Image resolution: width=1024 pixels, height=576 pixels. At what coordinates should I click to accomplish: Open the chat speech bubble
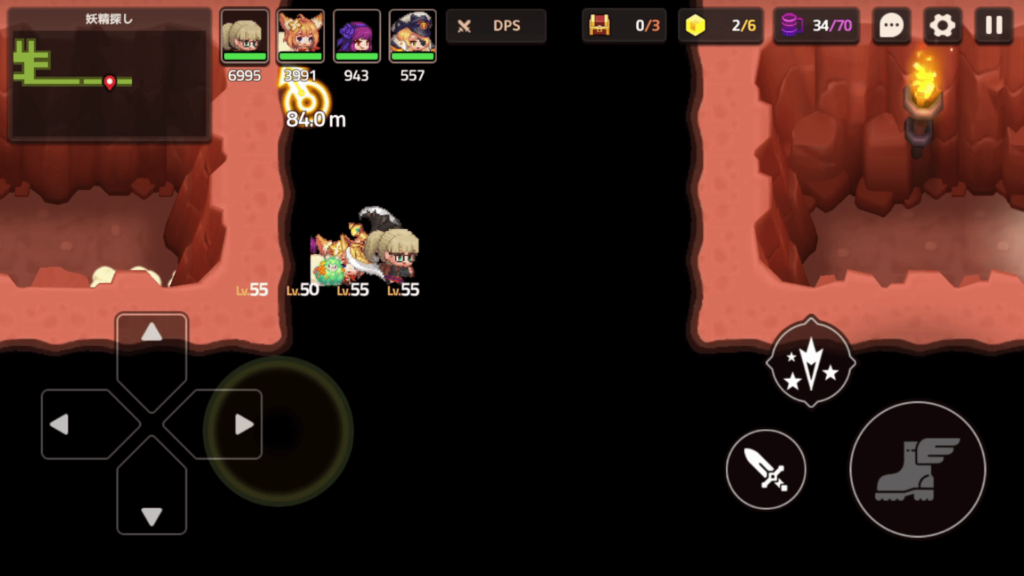point(890,26)
